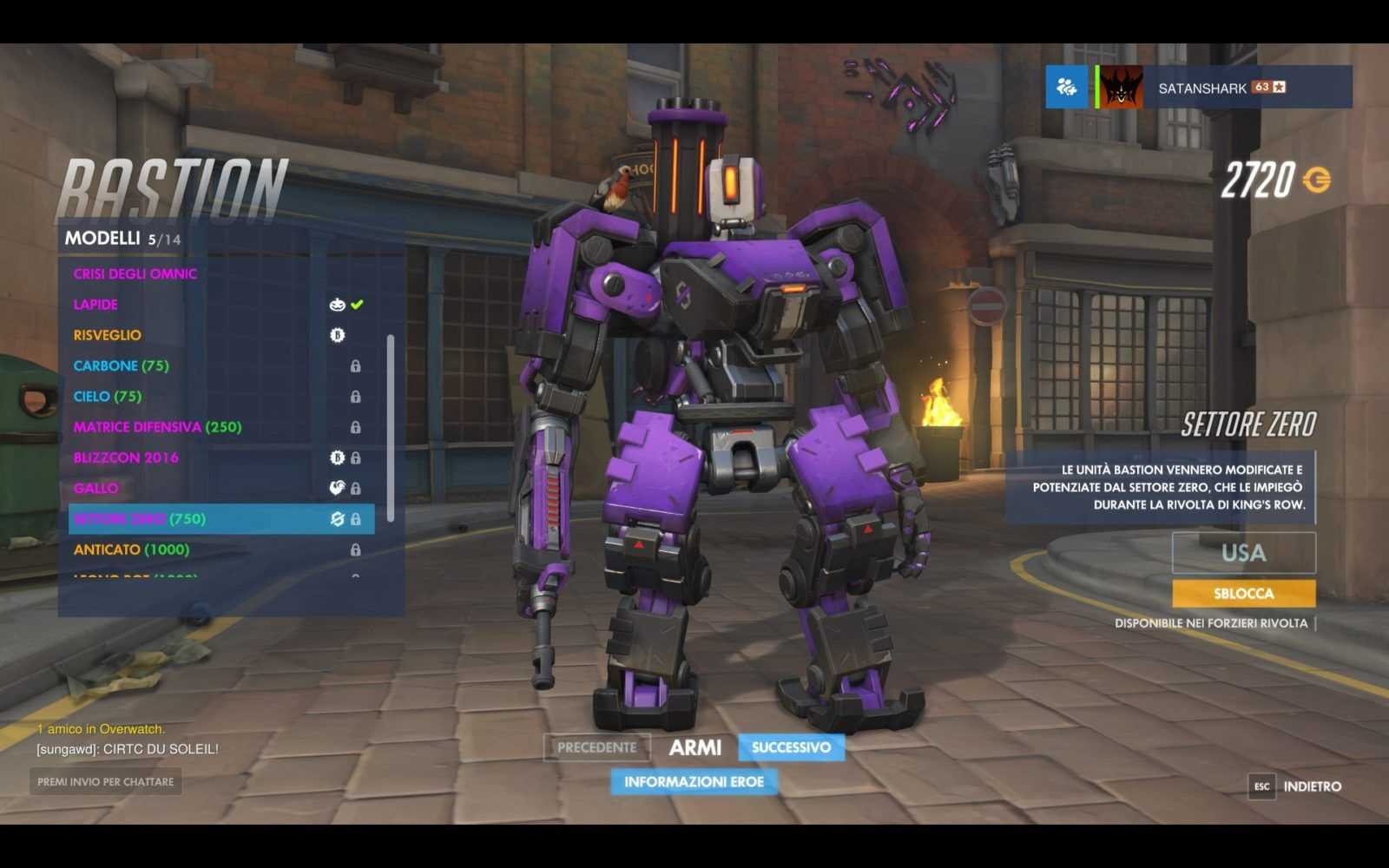
Task: Open Informazioni Eroe
Action: [694, 782]
